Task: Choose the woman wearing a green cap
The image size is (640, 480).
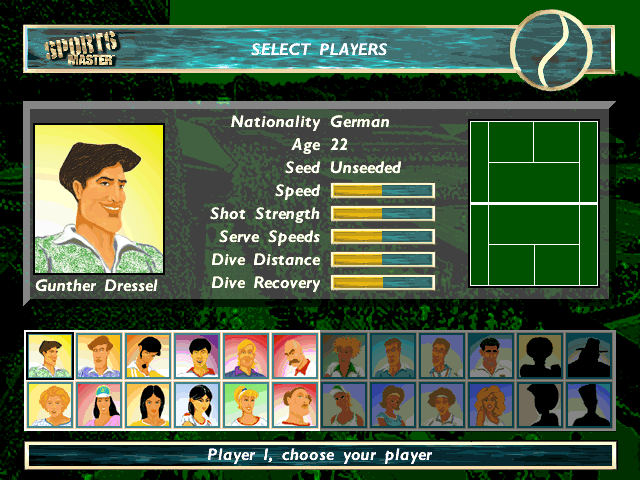Action: pyautogui.click(x=99, y=405)
